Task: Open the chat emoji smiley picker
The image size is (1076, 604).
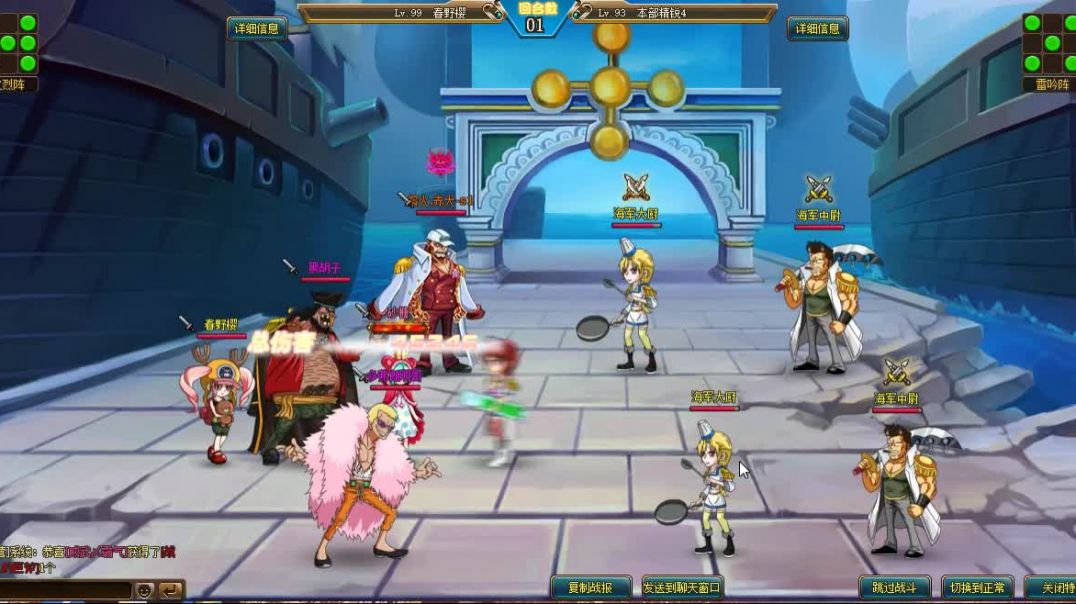Action: pos(145,590)
